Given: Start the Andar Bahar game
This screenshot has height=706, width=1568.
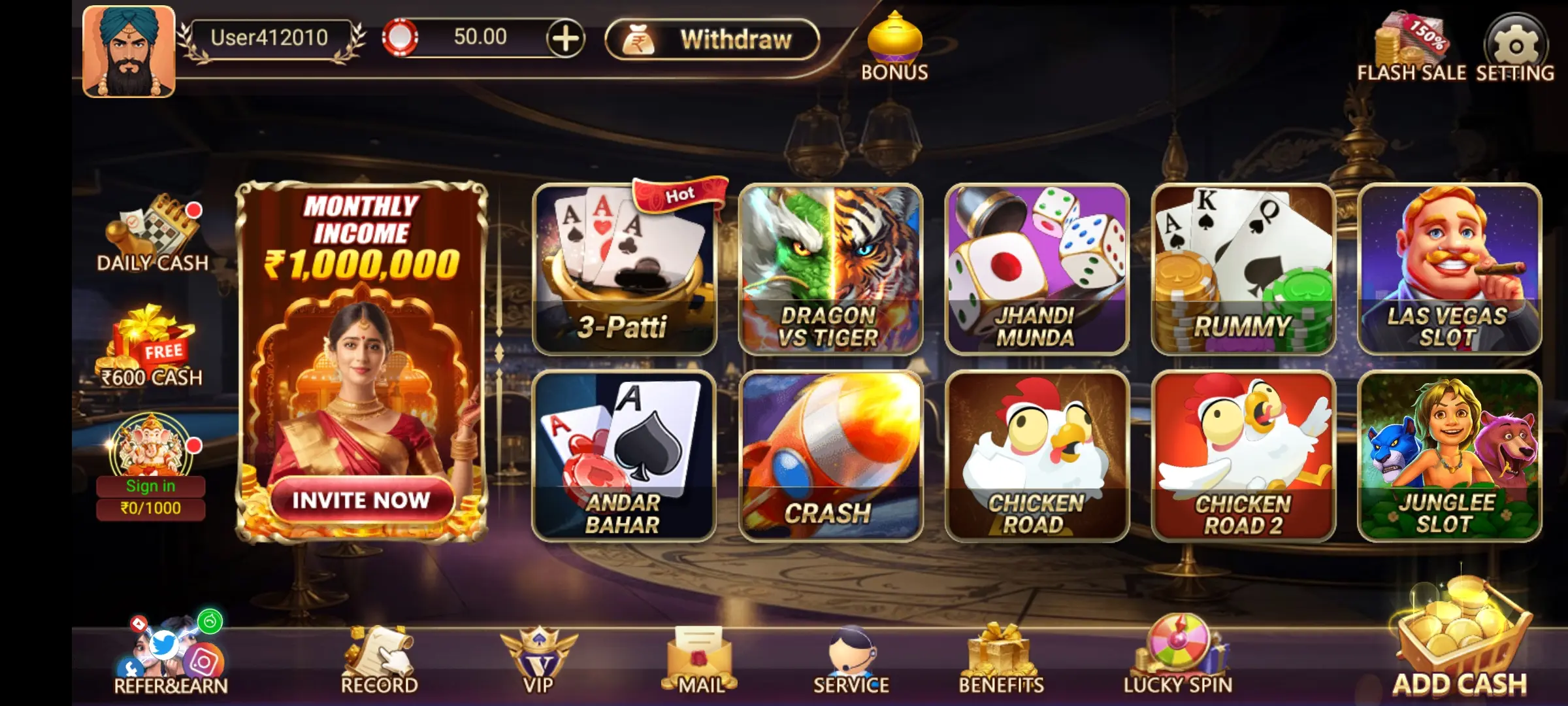Looking at the screenshot, I should click(x=624, y=456).
